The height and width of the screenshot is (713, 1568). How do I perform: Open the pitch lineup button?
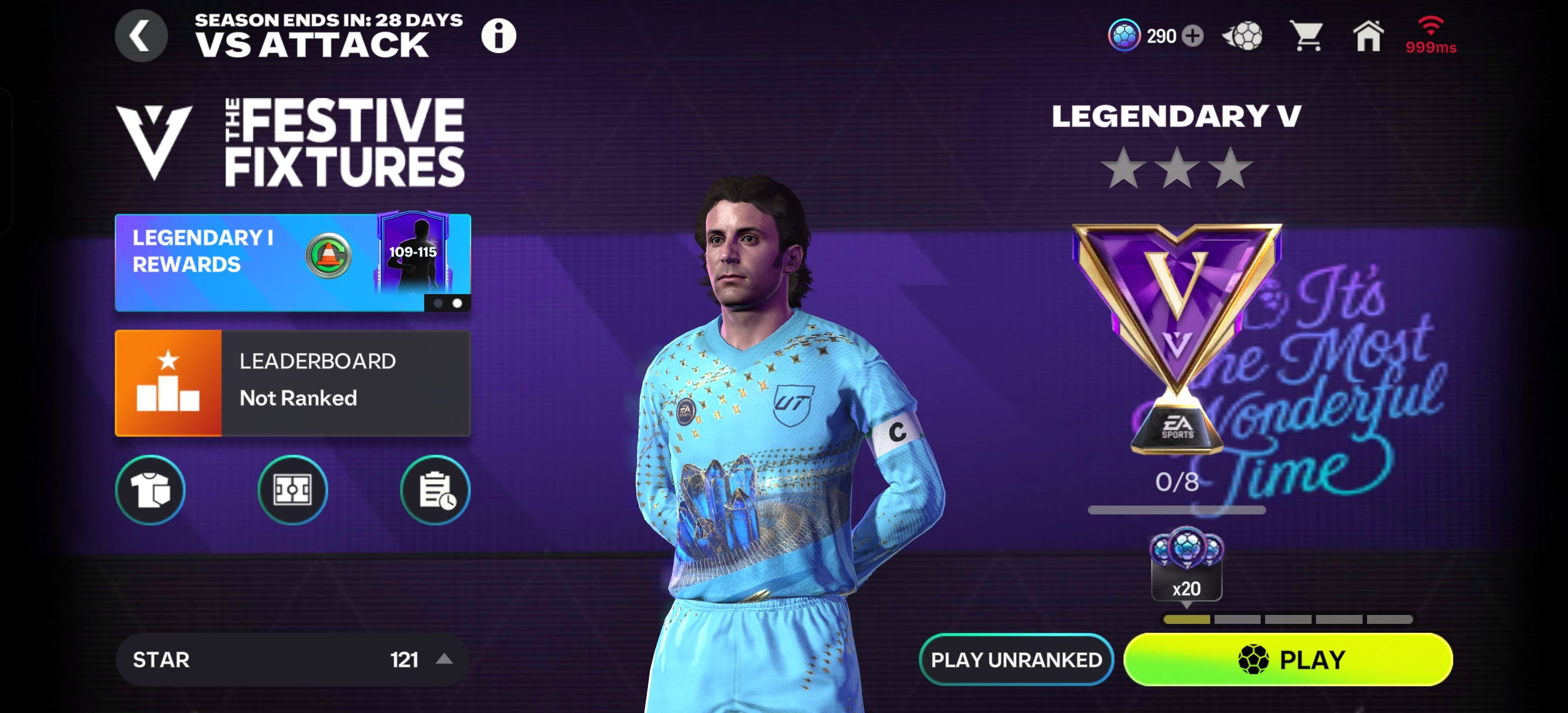pyautogui.click(x=292, y=490)
